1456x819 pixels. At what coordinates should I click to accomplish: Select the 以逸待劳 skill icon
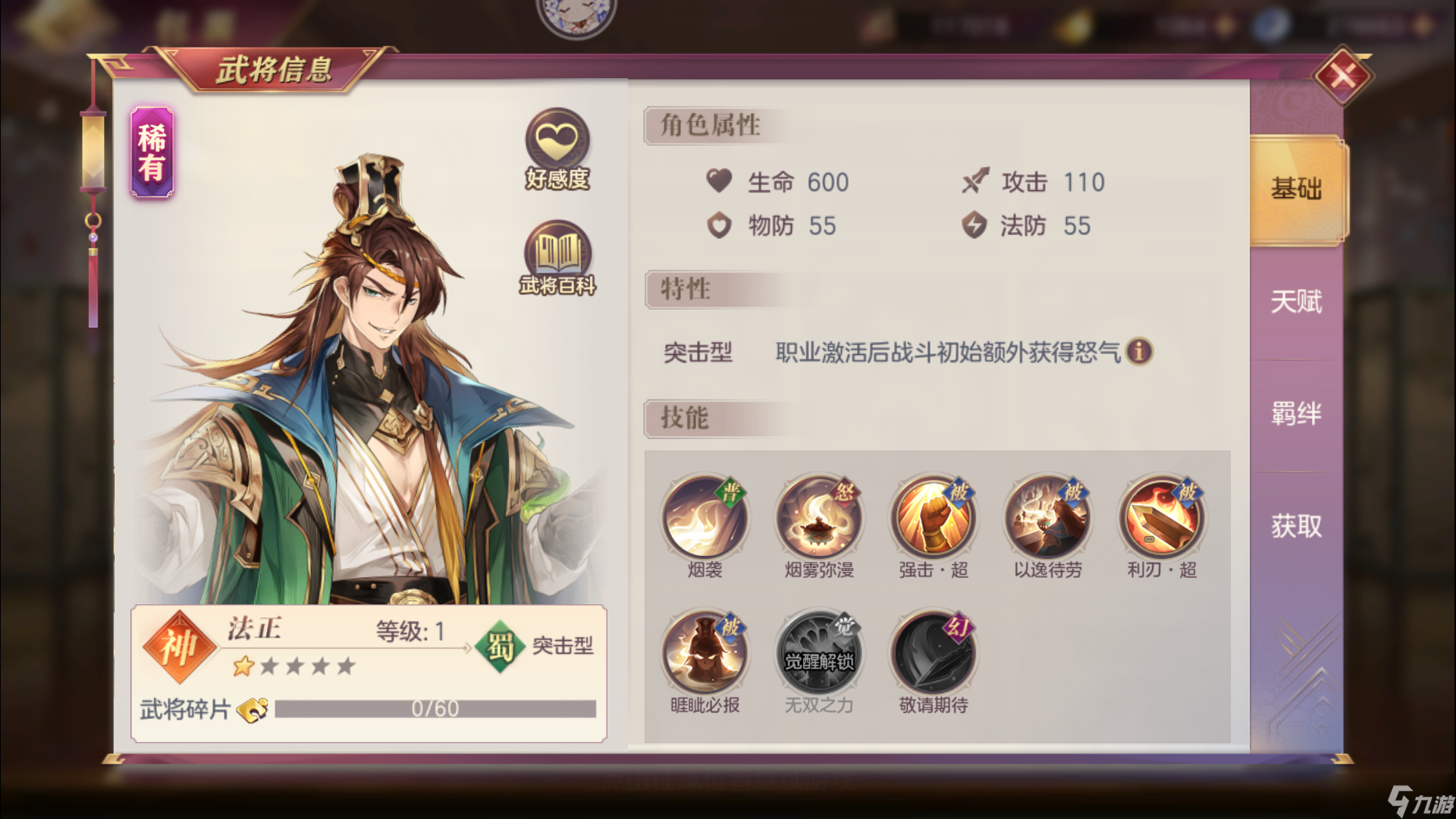[1048, 518]
